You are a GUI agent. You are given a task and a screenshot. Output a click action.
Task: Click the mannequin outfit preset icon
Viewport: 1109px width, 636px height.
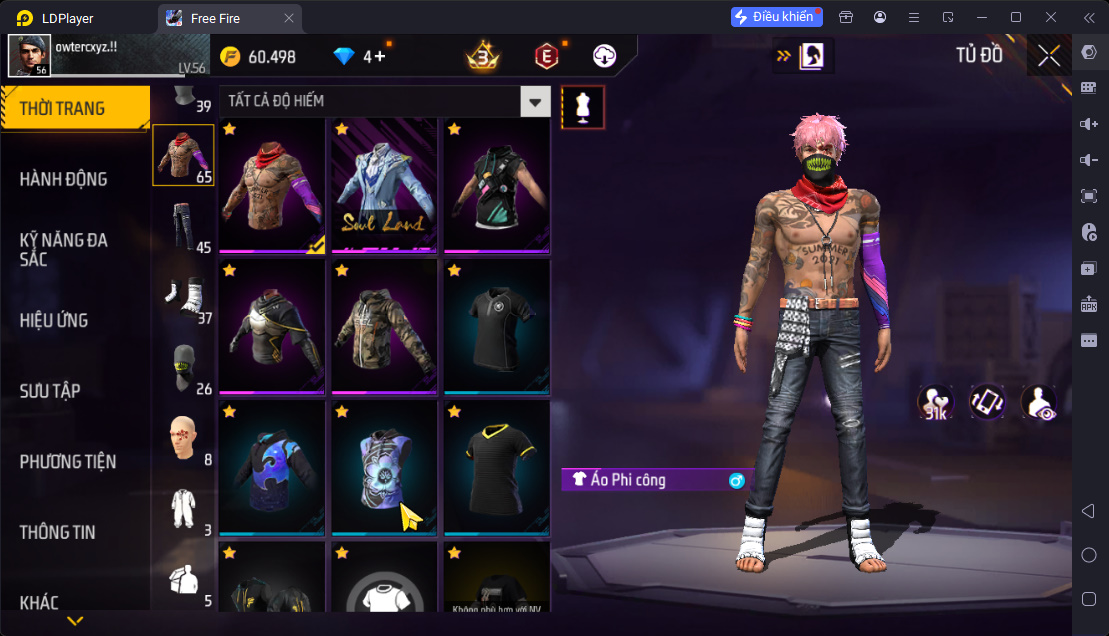[582, 107]
